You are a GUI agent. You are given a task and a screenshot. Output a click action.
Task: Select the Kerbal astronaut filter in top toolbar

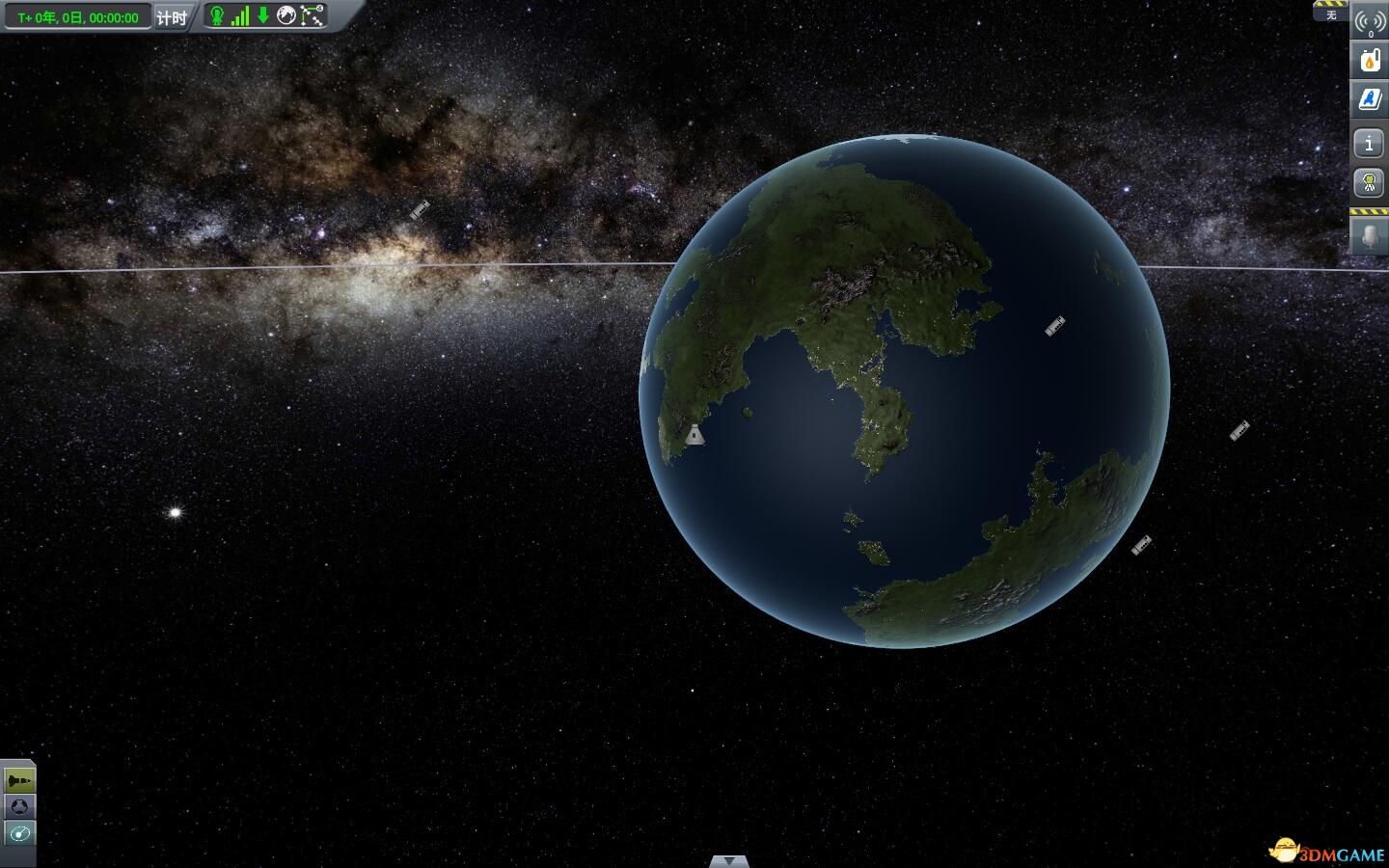tap(217, 15)
